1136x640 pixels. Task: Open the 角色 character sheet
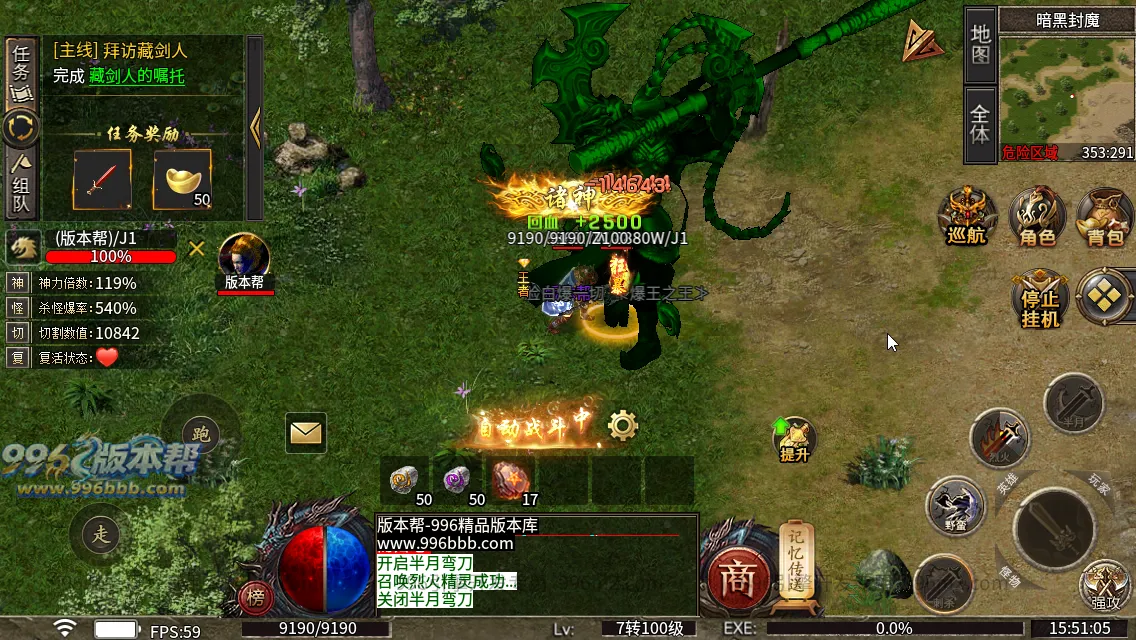[1037, 217]
